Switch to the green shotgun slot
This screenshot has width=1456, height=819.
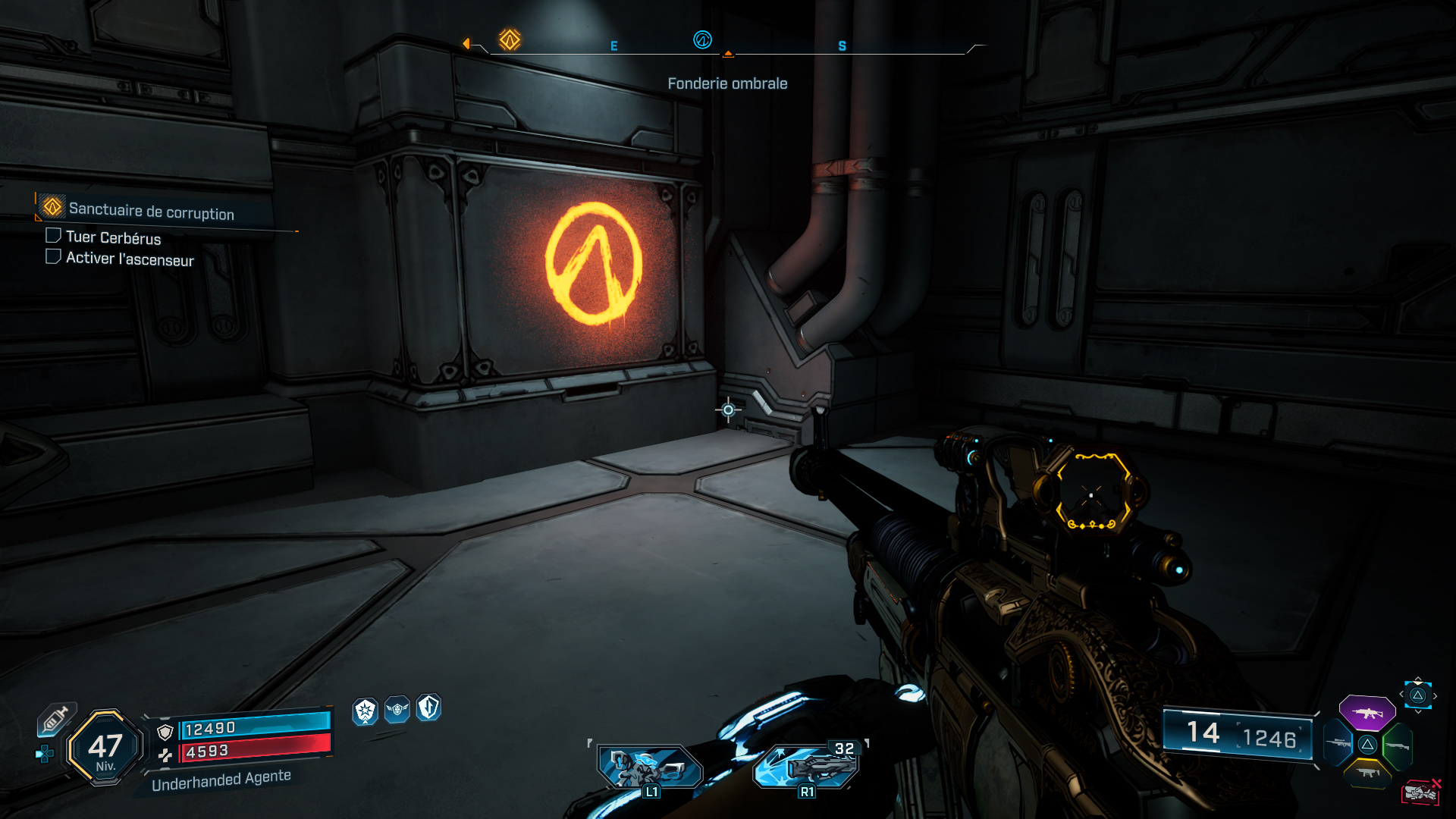1397,745
